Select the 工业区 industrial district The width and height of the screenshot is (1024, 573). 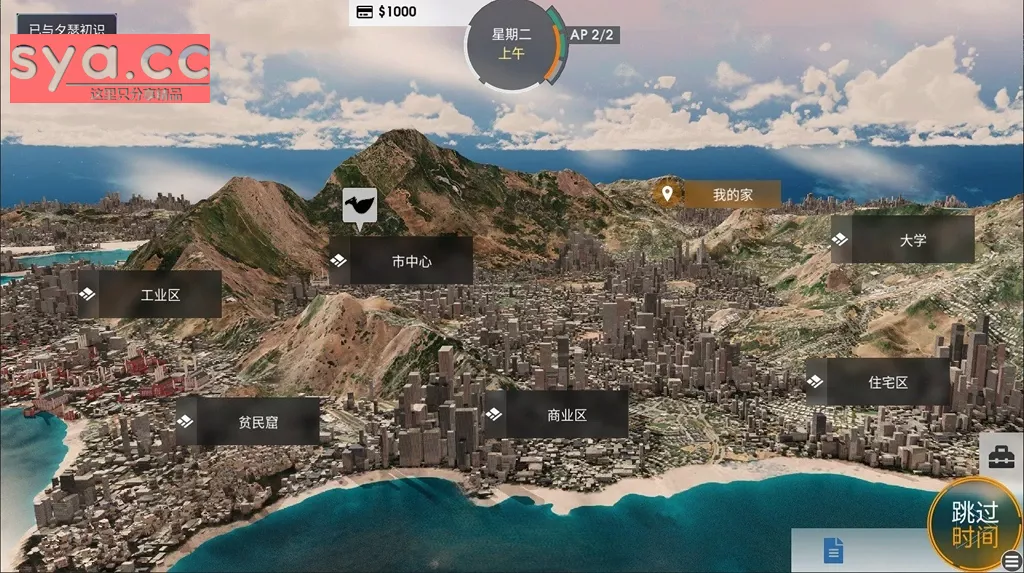(x=149, y=295)
